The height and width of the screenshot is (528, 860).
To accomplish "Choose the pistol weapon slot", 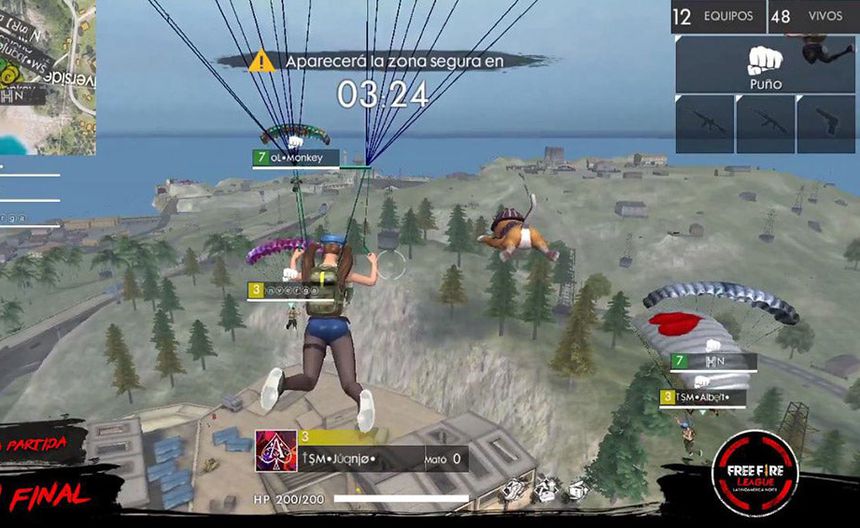I will click(x=826, y=124).
